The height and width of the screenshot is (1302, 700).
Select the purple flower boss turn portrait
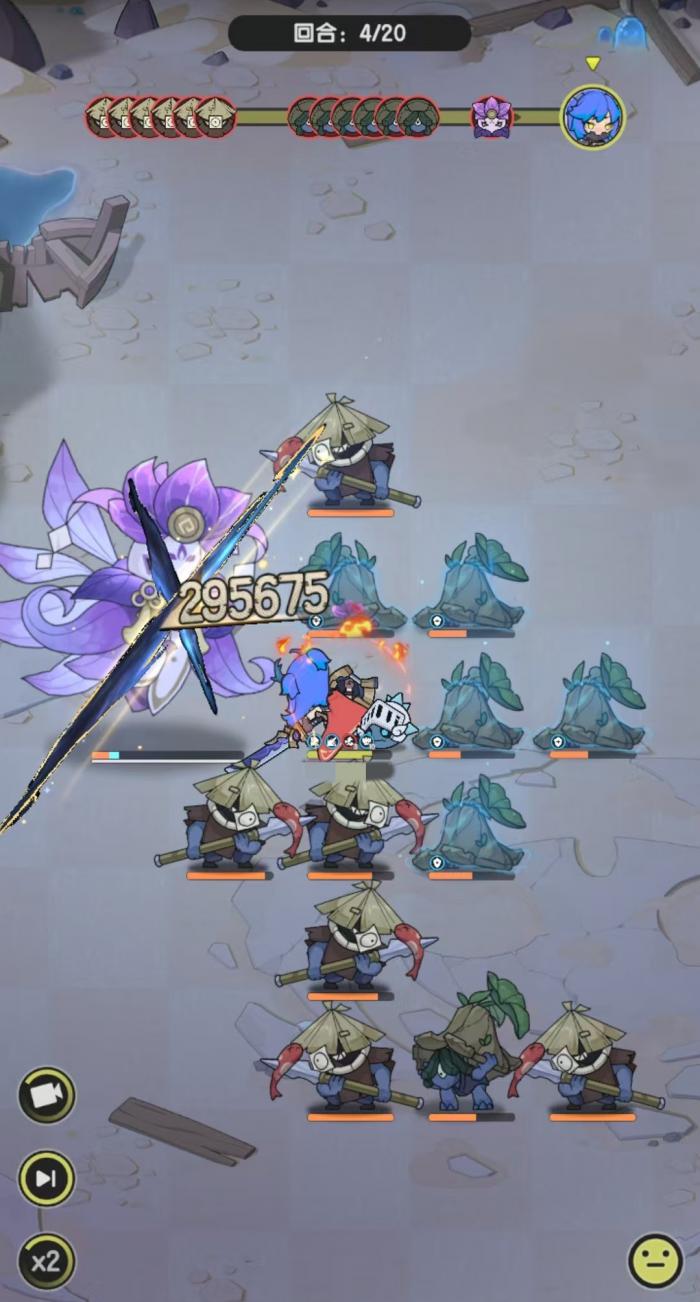(491, 117)
